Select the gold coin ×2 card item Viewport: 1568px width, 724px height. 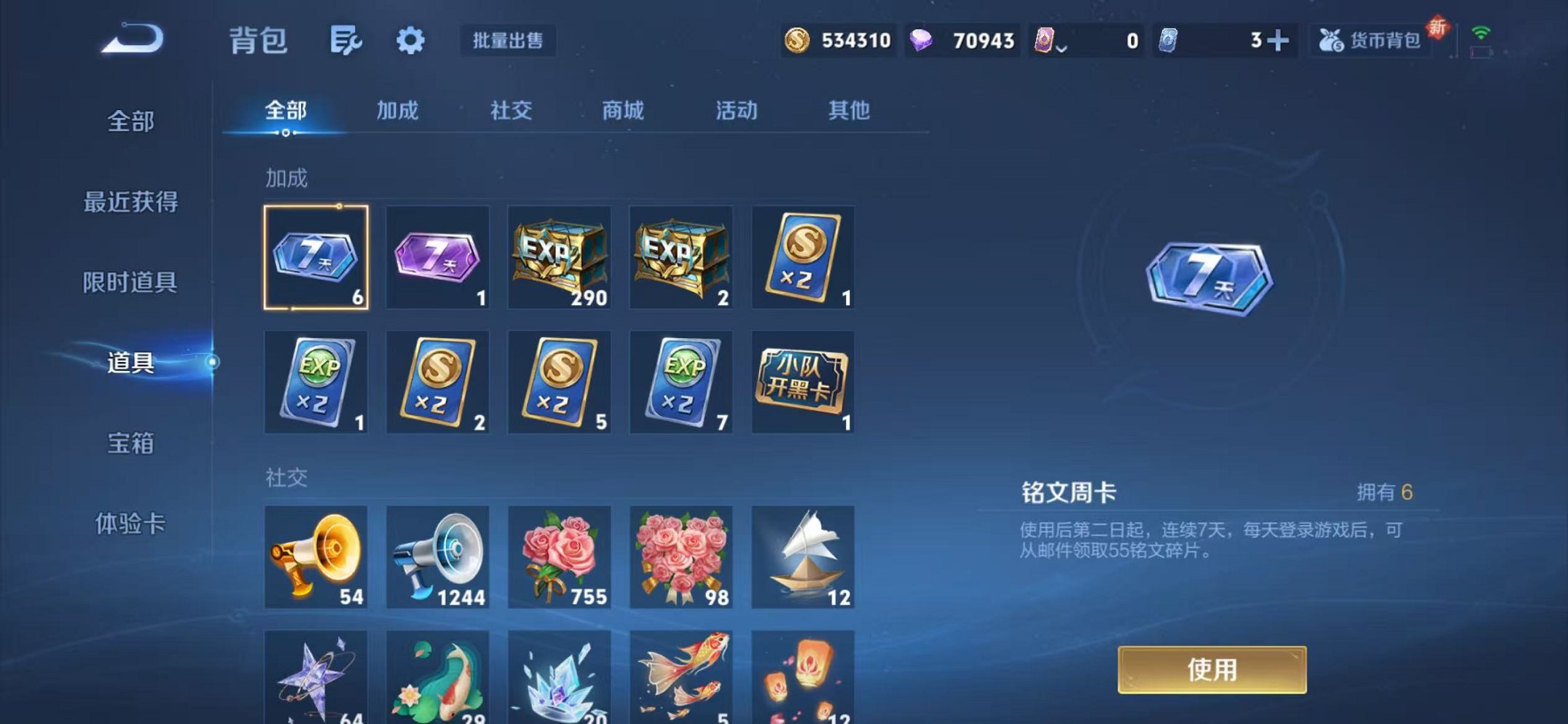coord(802,259)
